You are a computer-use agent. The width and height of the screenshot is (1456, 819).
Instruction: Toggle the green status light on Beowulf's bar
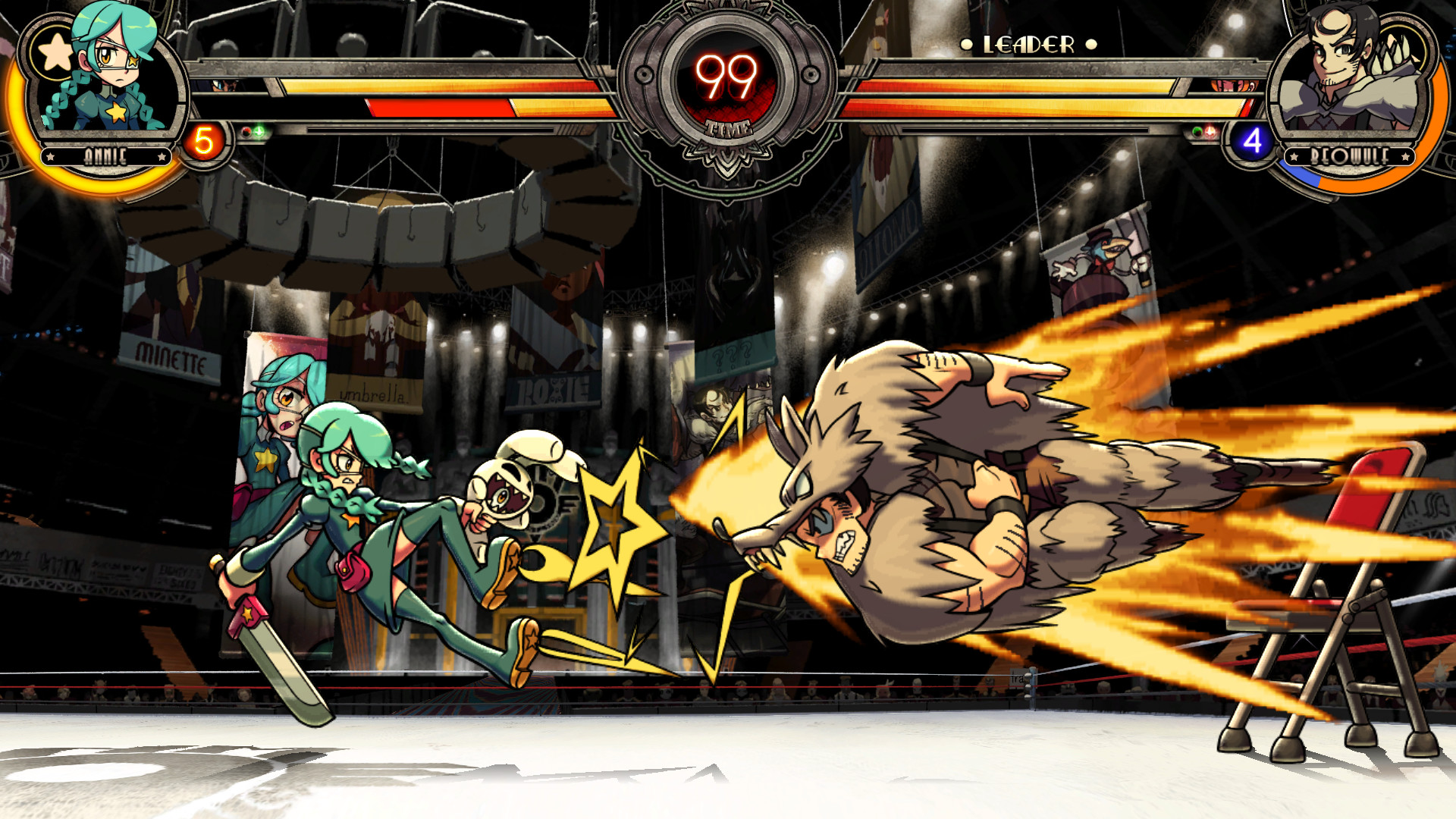1197,131
